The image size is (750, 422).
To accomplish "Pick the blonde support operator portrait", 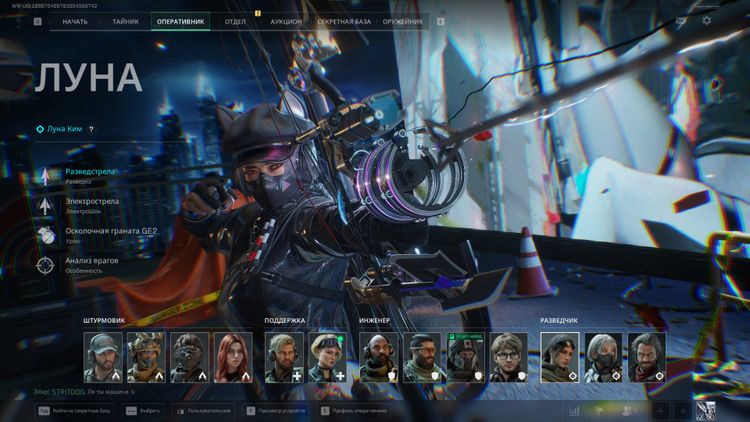I will coord(328,357).
